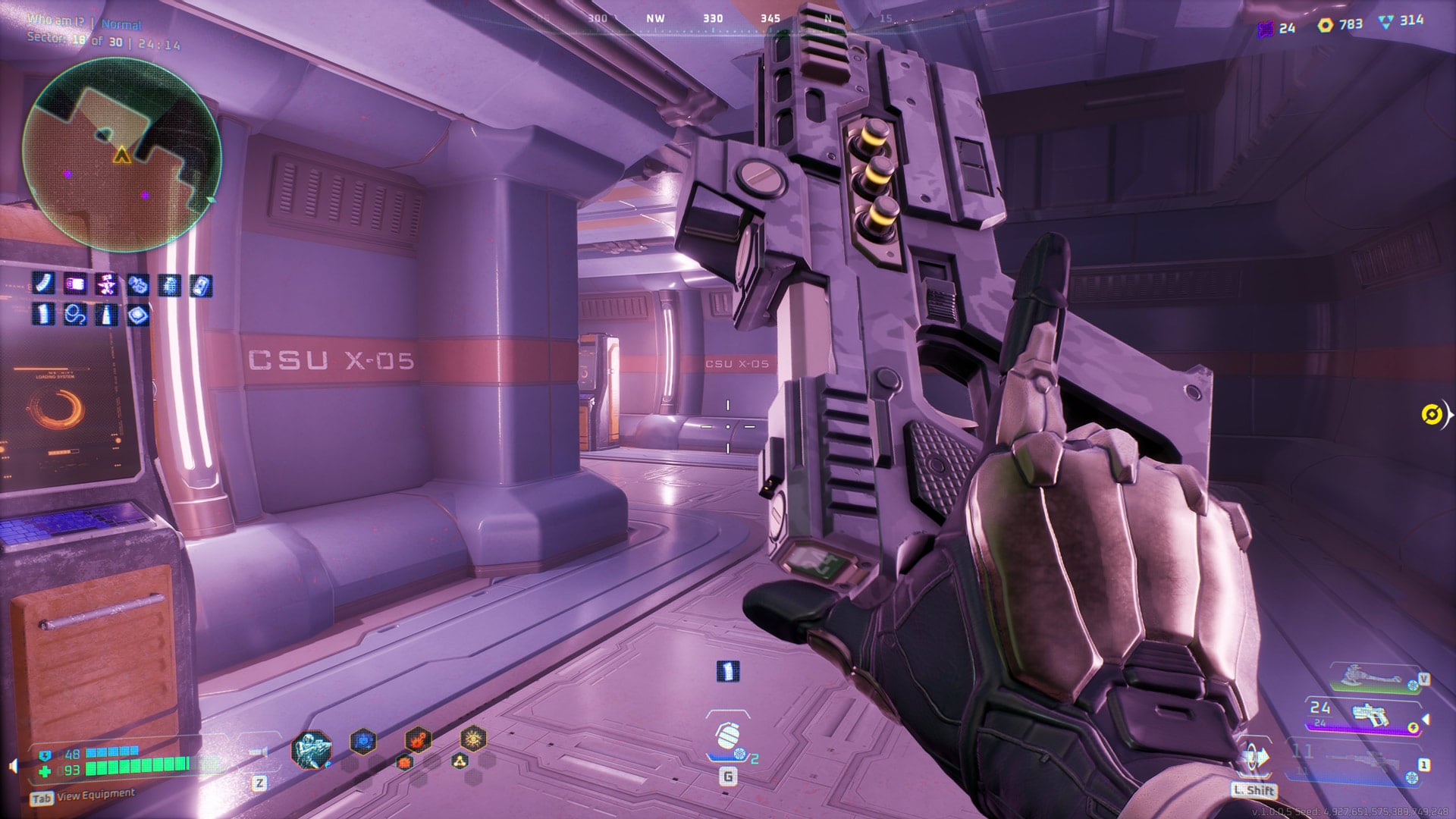Toggle the lasso-cable equipment slot icon
The image size is (1456, 819).
pyautogui.click(x=75, y=313)
